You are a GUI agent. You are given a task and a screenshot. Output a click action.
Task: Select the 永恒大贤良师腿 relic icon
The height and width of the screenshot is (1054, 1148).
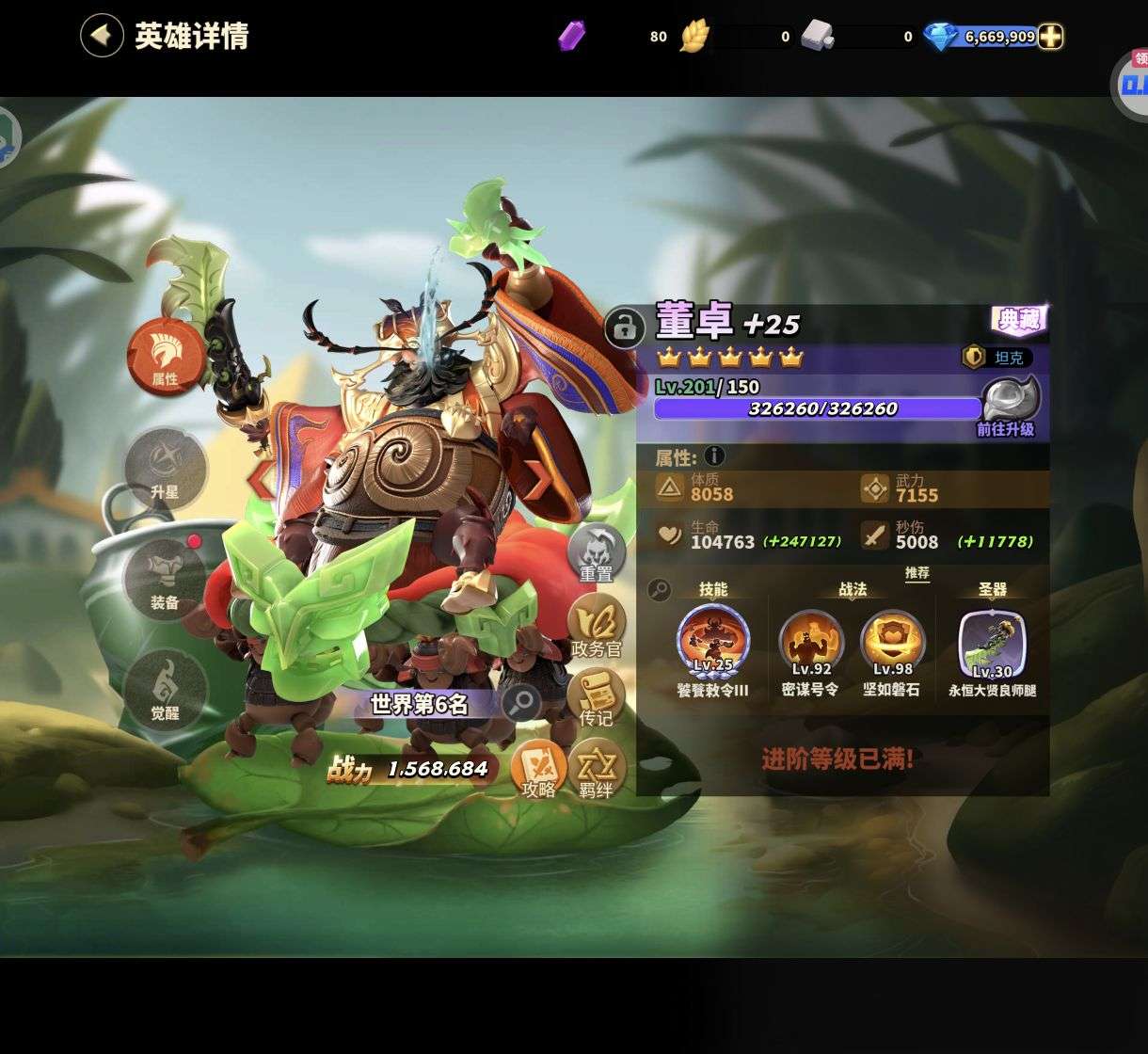[992, 645]
